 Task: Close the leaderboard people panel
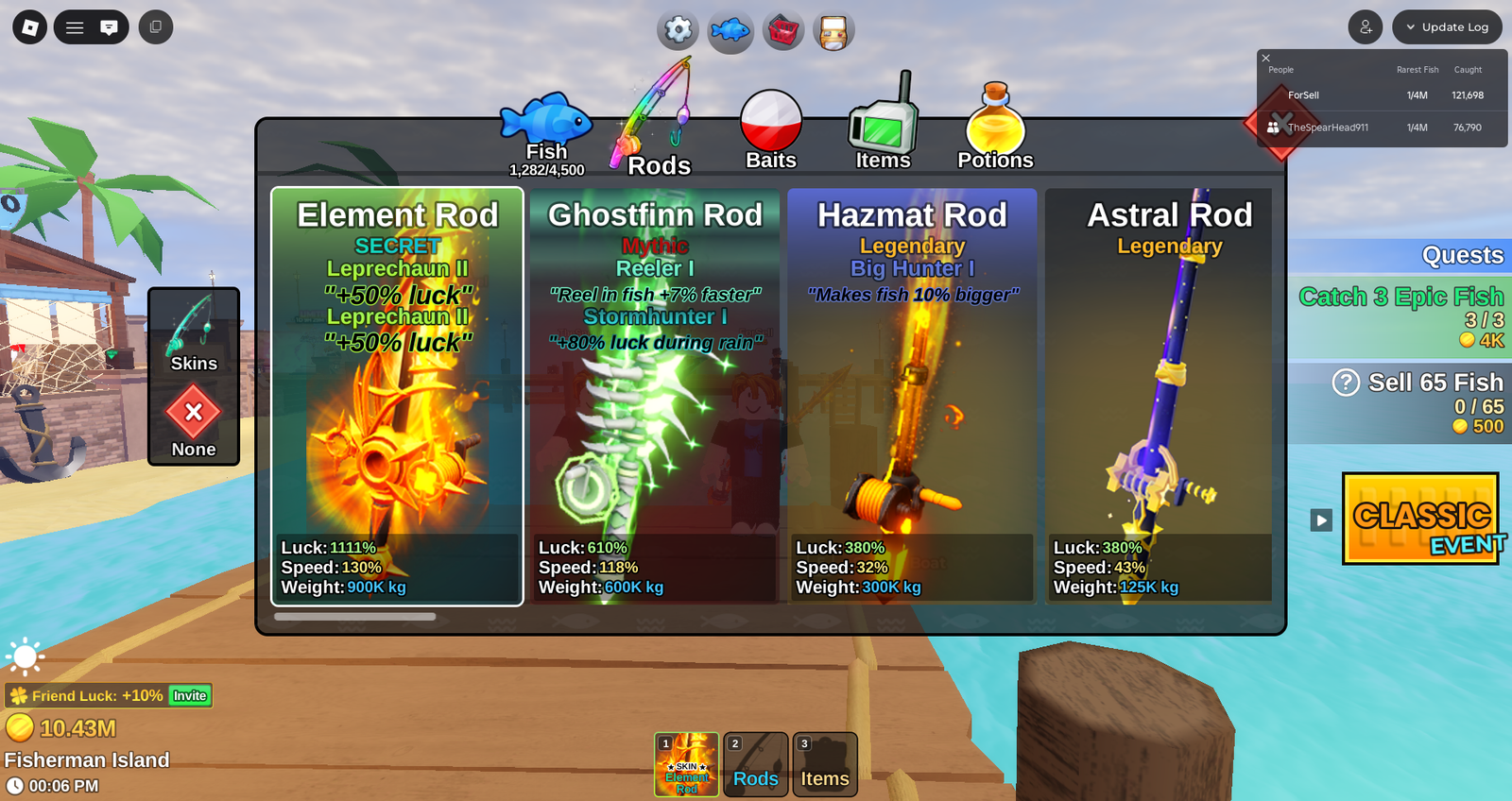point(1266,59)
